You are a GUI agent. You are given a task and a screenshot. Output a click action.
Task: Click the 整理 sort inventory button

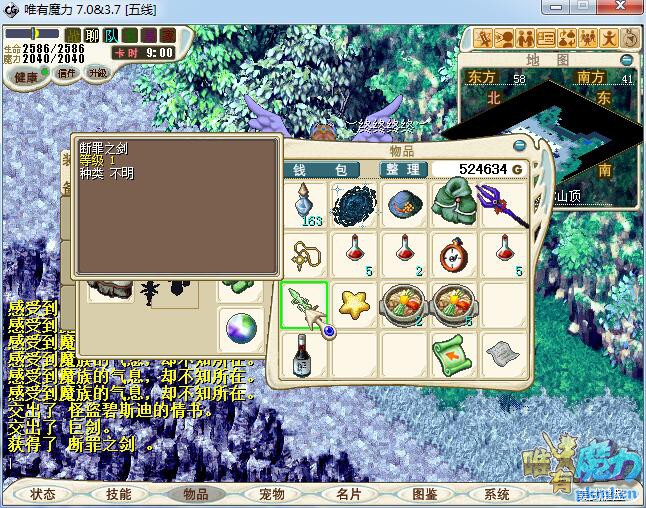click(399, 169)
